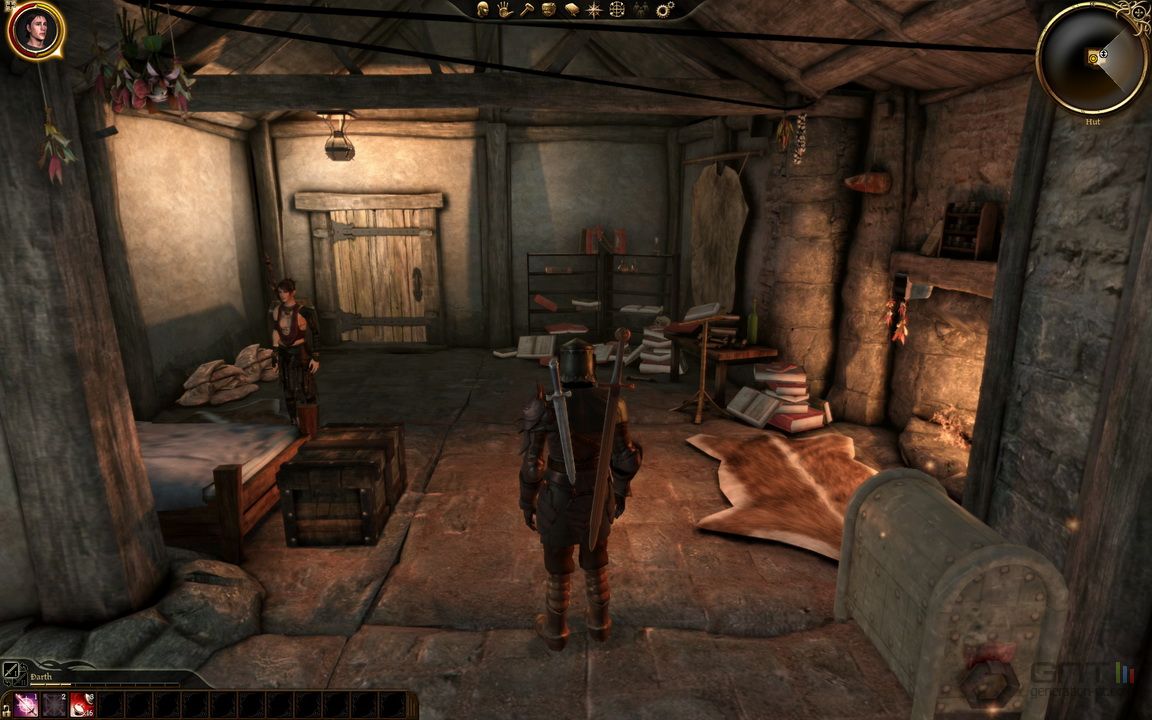Select Darth's character portrait
The width and height of the screenshot is (1152, 720).
point(35,30)
